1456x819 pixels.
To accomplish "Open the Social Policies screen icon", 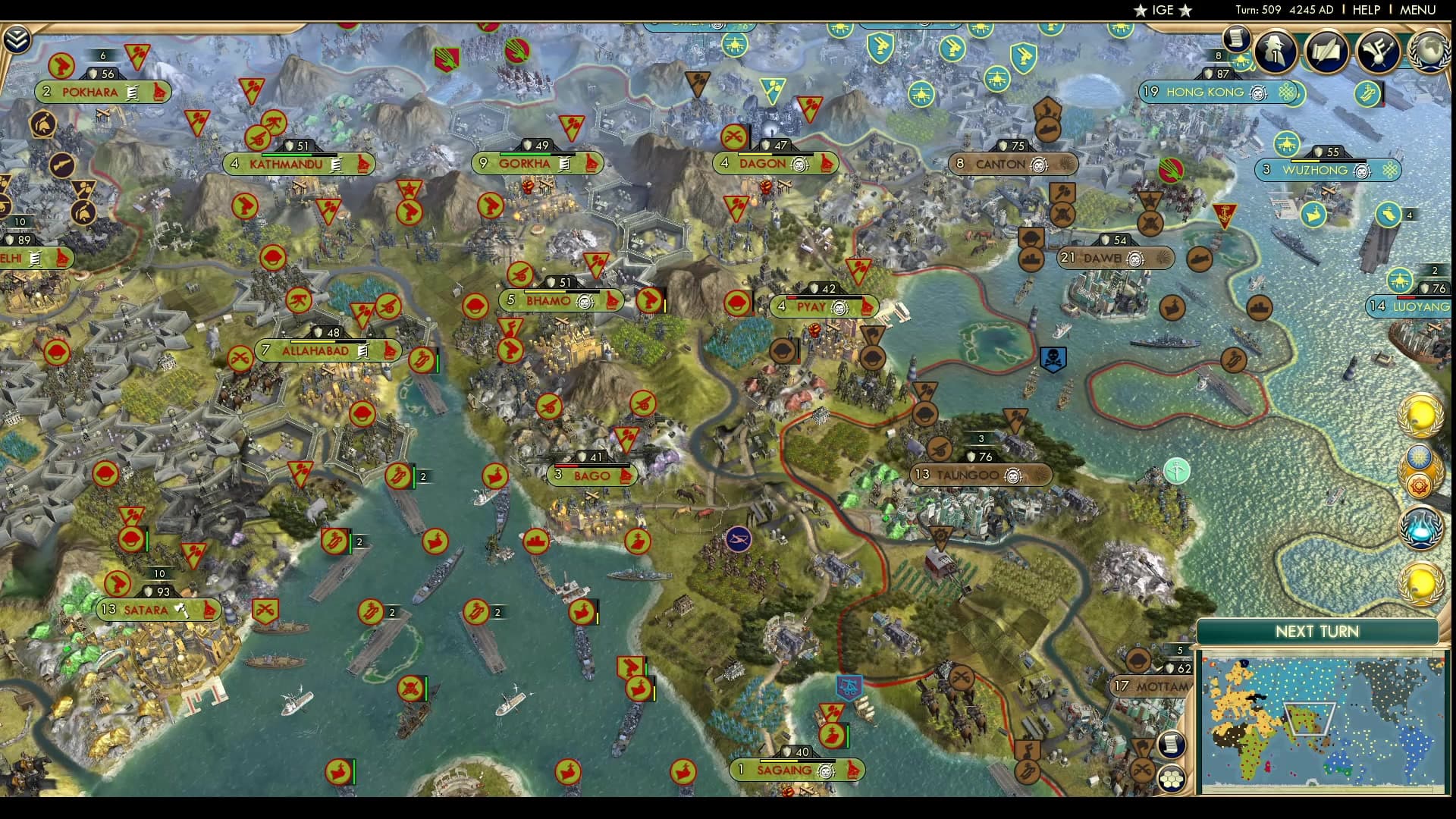I will point(1379,52).
